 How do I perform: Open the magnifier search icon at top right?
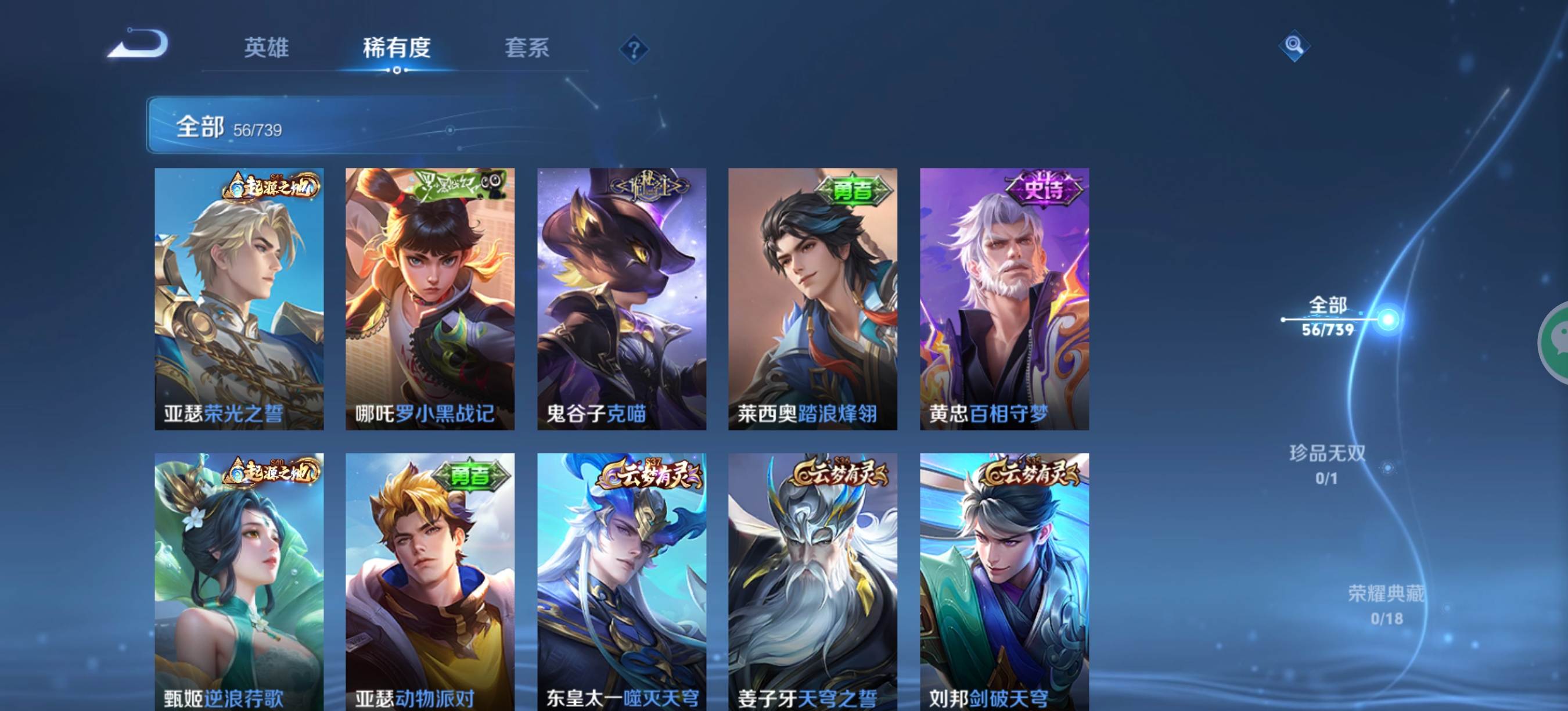(x=1295, y=46)
